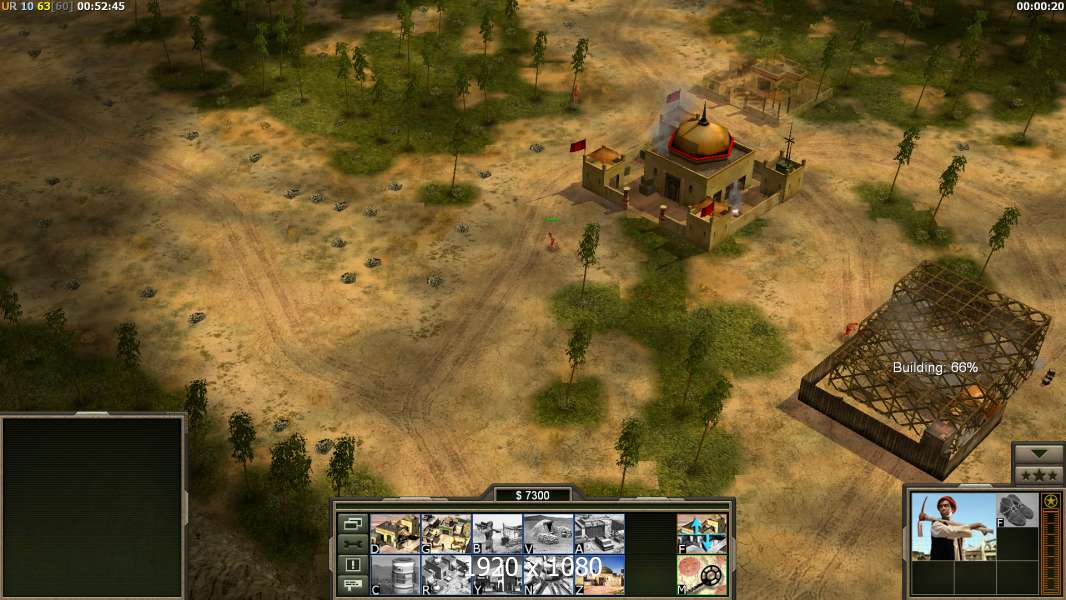This screenshot has width=1066, height=600.
Task: Select the build icon labeled Y
Action: point(497,575)
